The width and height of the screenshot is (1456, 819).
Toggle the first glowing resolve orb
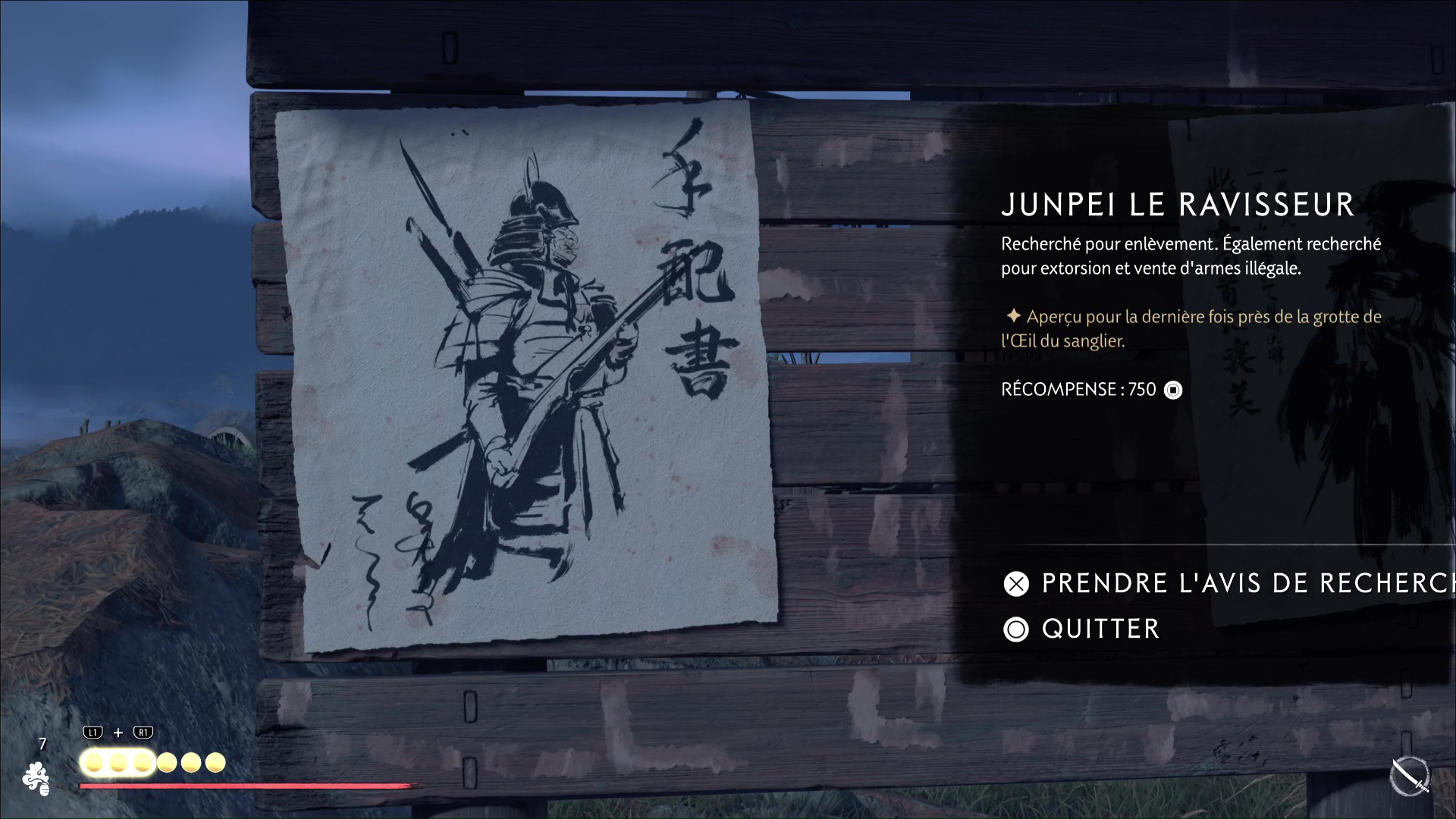pyautogui.click(x=93, y=763)
